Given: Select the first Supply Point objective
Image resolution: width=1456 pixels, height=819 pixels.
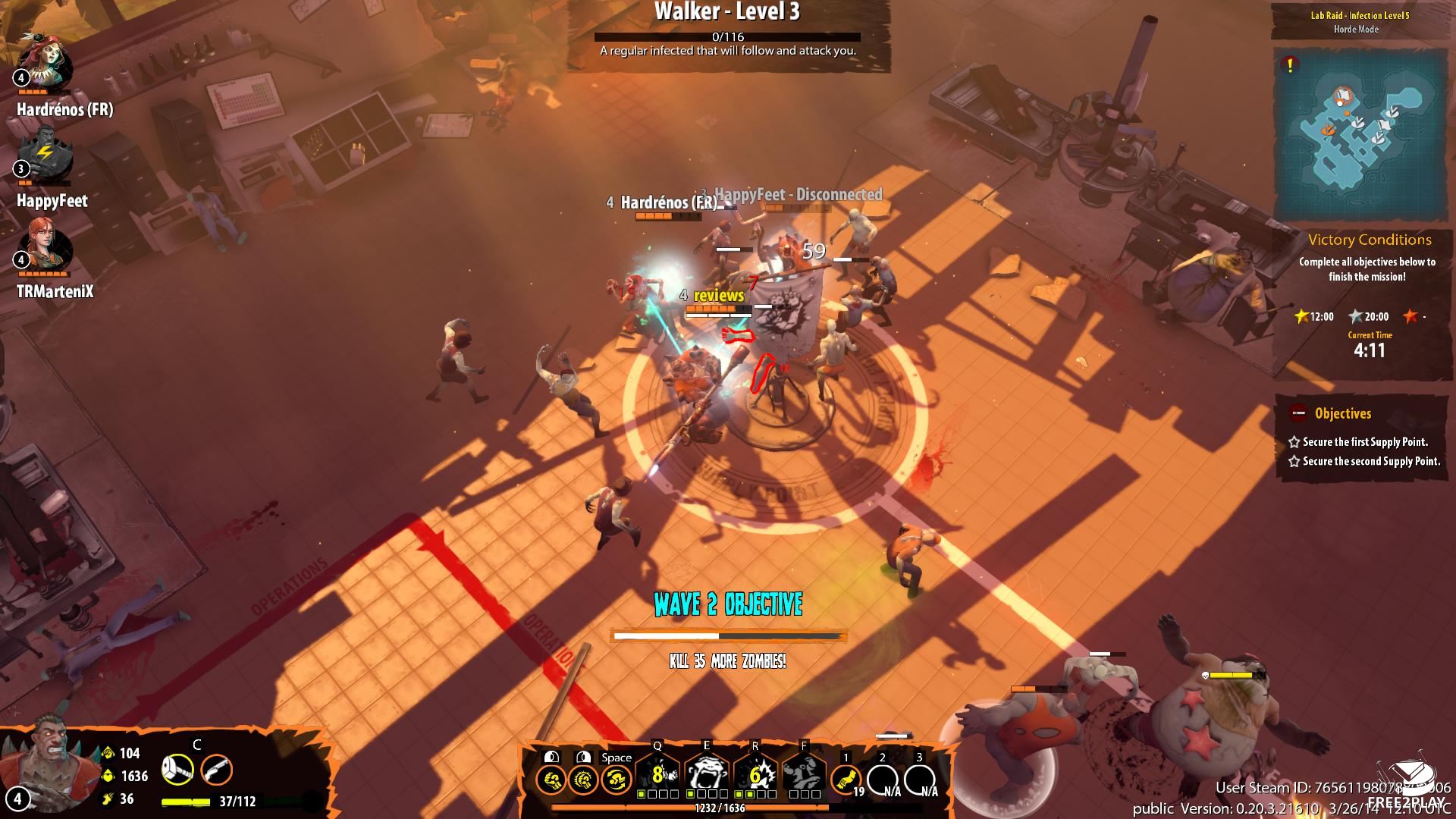Looking at the screenshot, I should (x=1365, y=441).
